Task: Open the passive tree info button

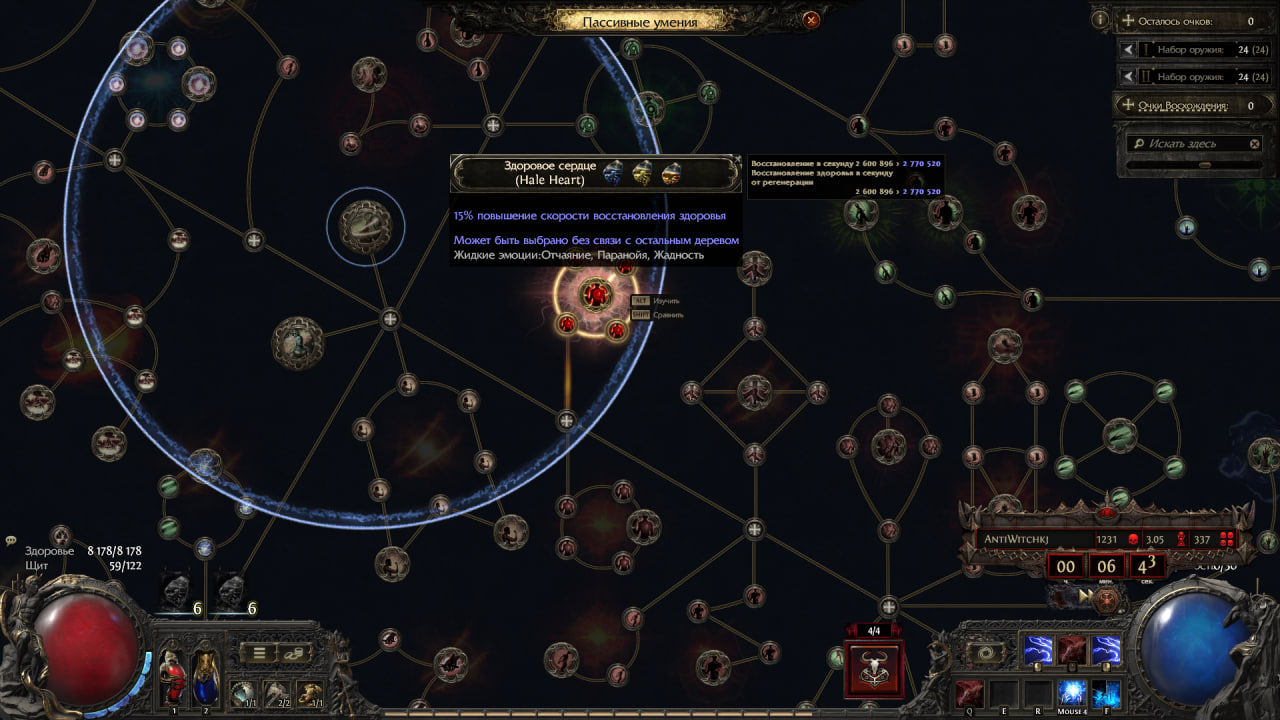Action: coord(1100,19)
